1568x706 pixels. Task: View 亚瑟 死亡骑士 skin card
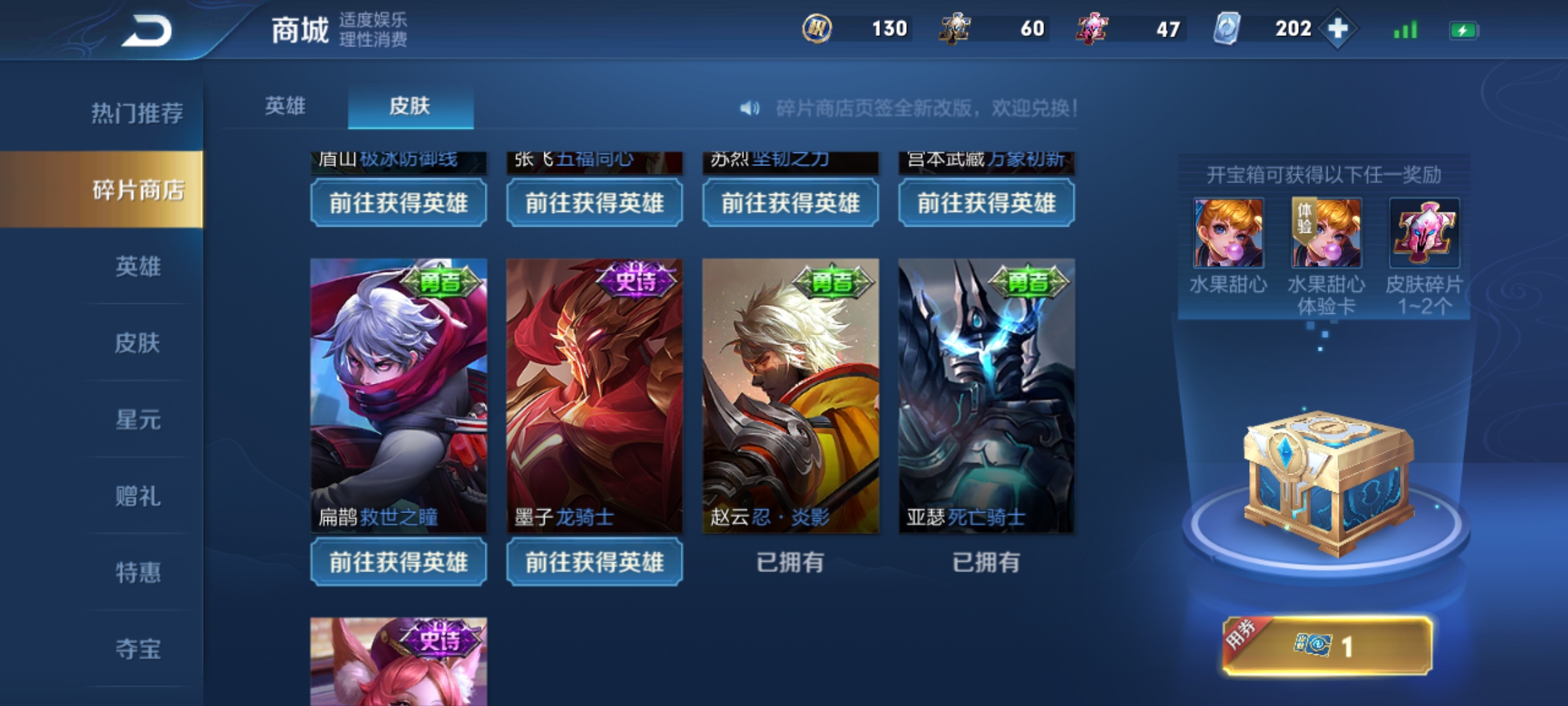987,395
